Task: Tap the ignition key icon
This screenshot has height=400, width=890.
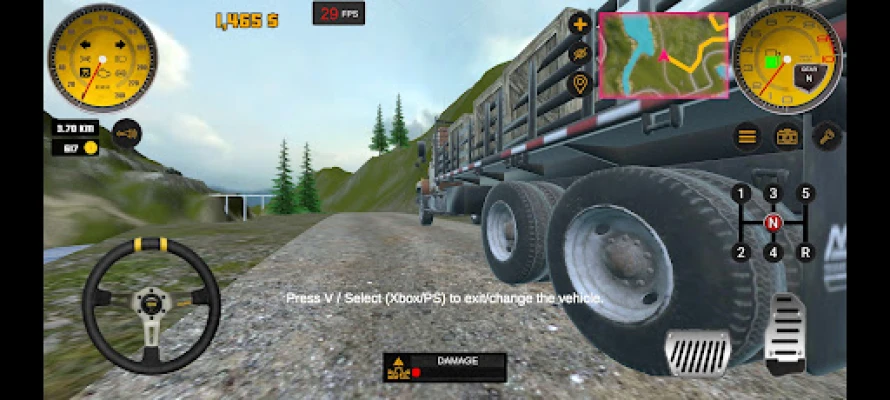Action: tap(827, 136)
